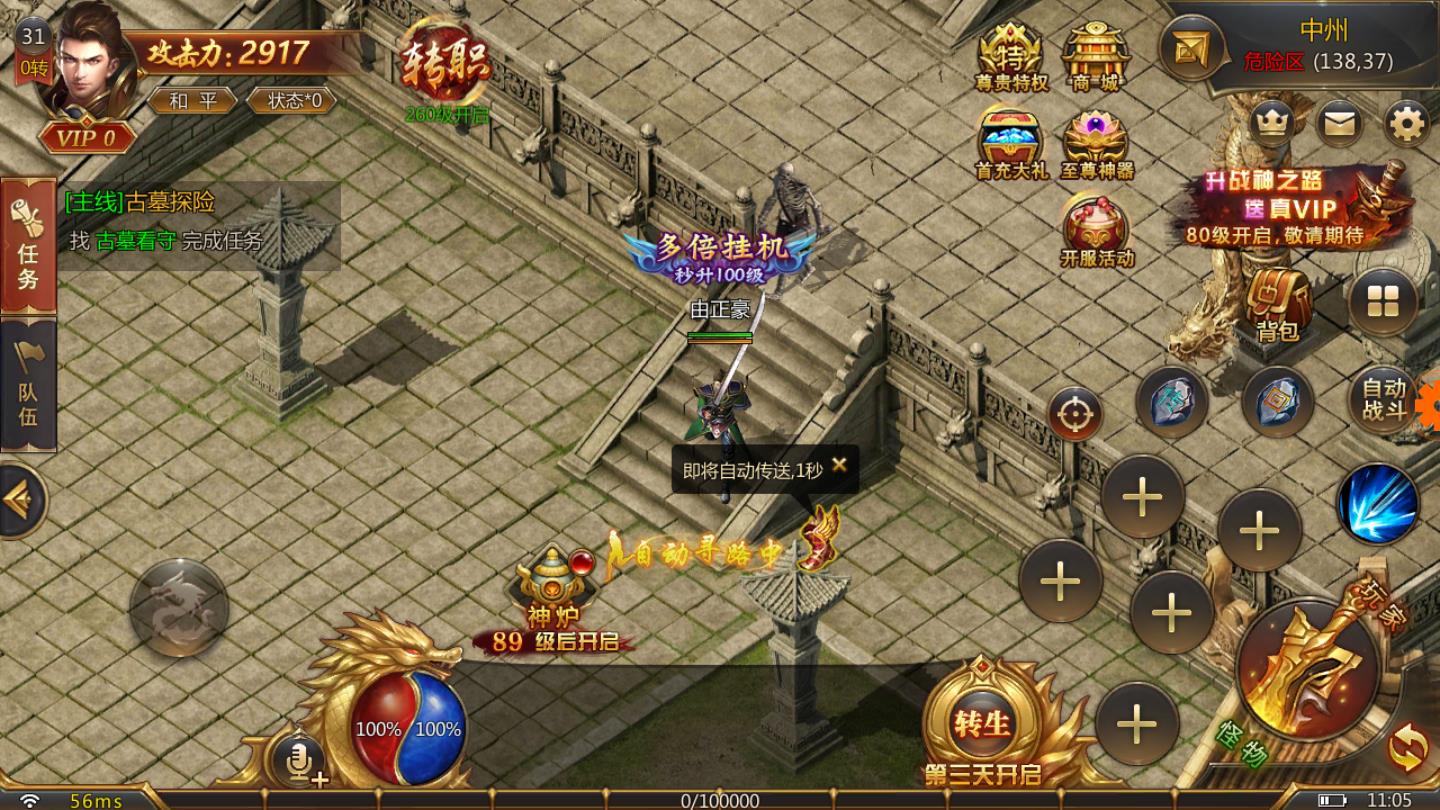This screenshot has height=810, width=1440.
Task: Open the crown ranking icon
Action: pos(1272,124)
